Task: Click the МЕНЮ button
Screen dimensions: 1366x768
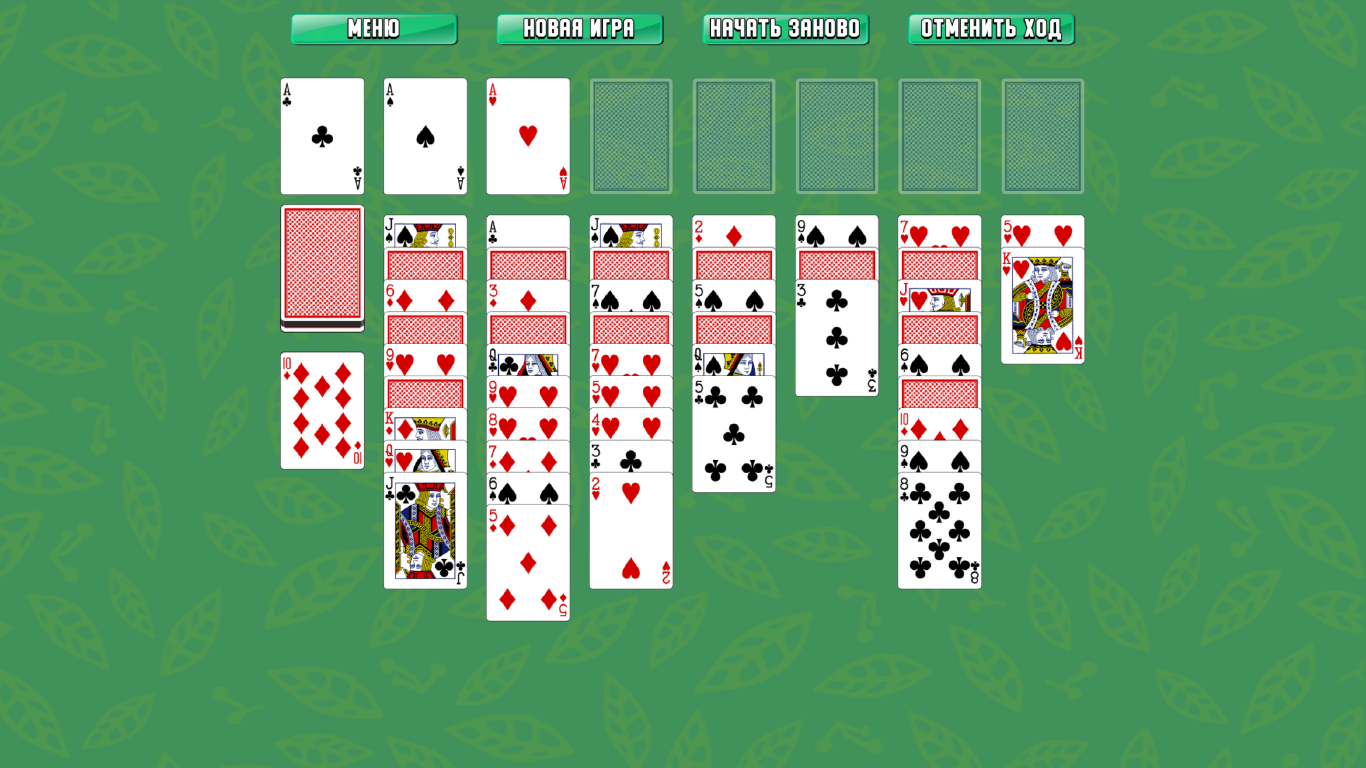Action: coord(373,29)
